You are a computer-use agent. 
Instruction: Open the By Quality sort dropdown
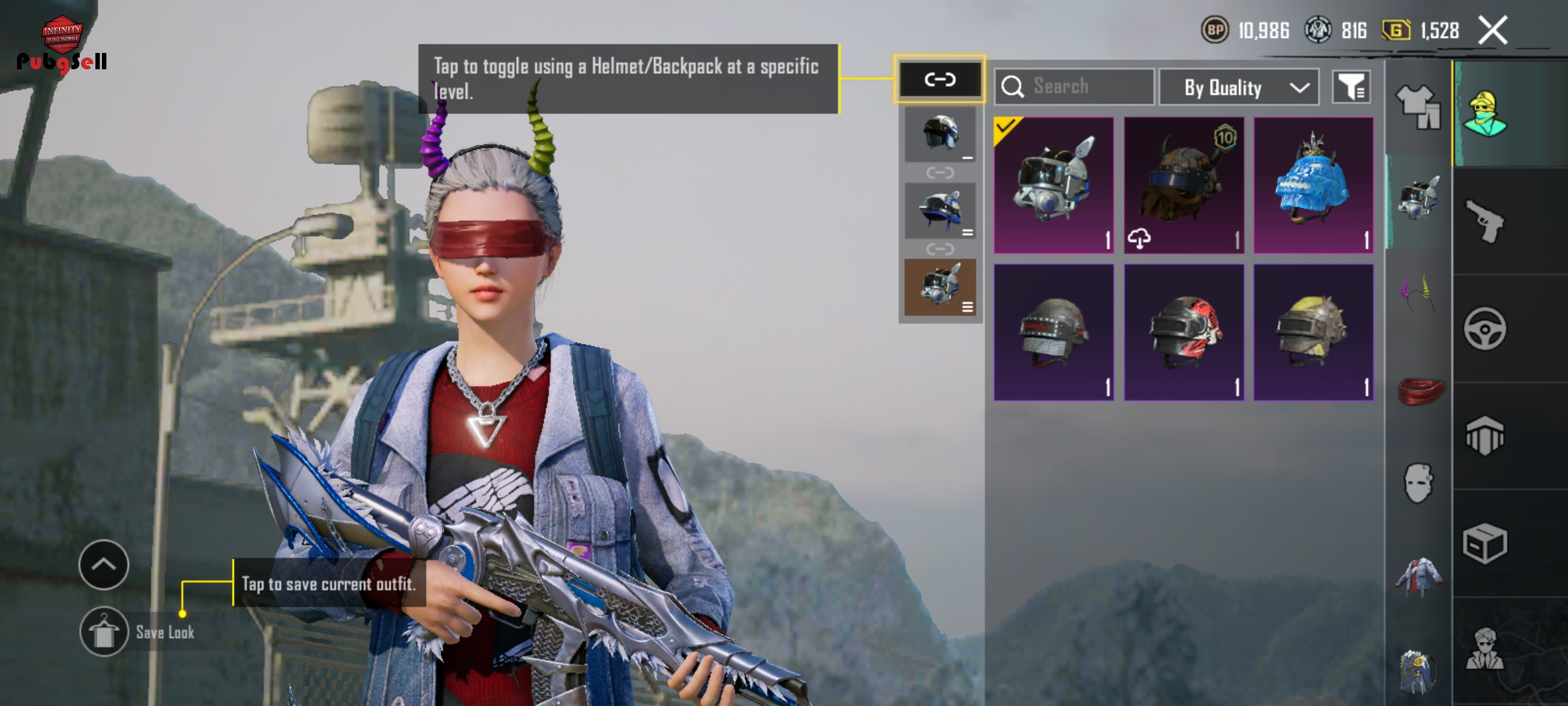click(x=1239, y=88)
